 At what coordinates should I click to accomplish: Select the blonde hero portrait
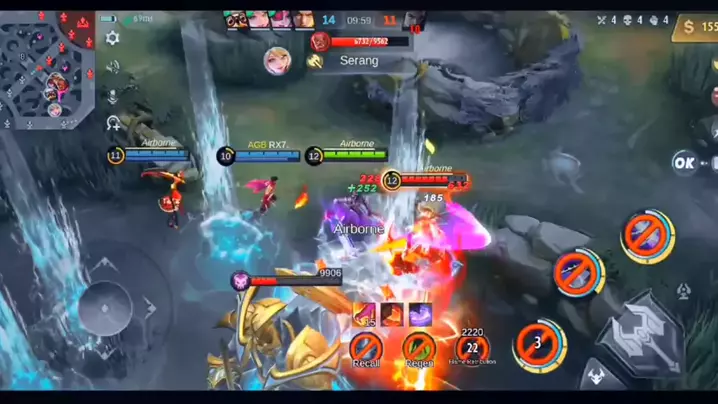pyautogui.click(x=278, y=60)
